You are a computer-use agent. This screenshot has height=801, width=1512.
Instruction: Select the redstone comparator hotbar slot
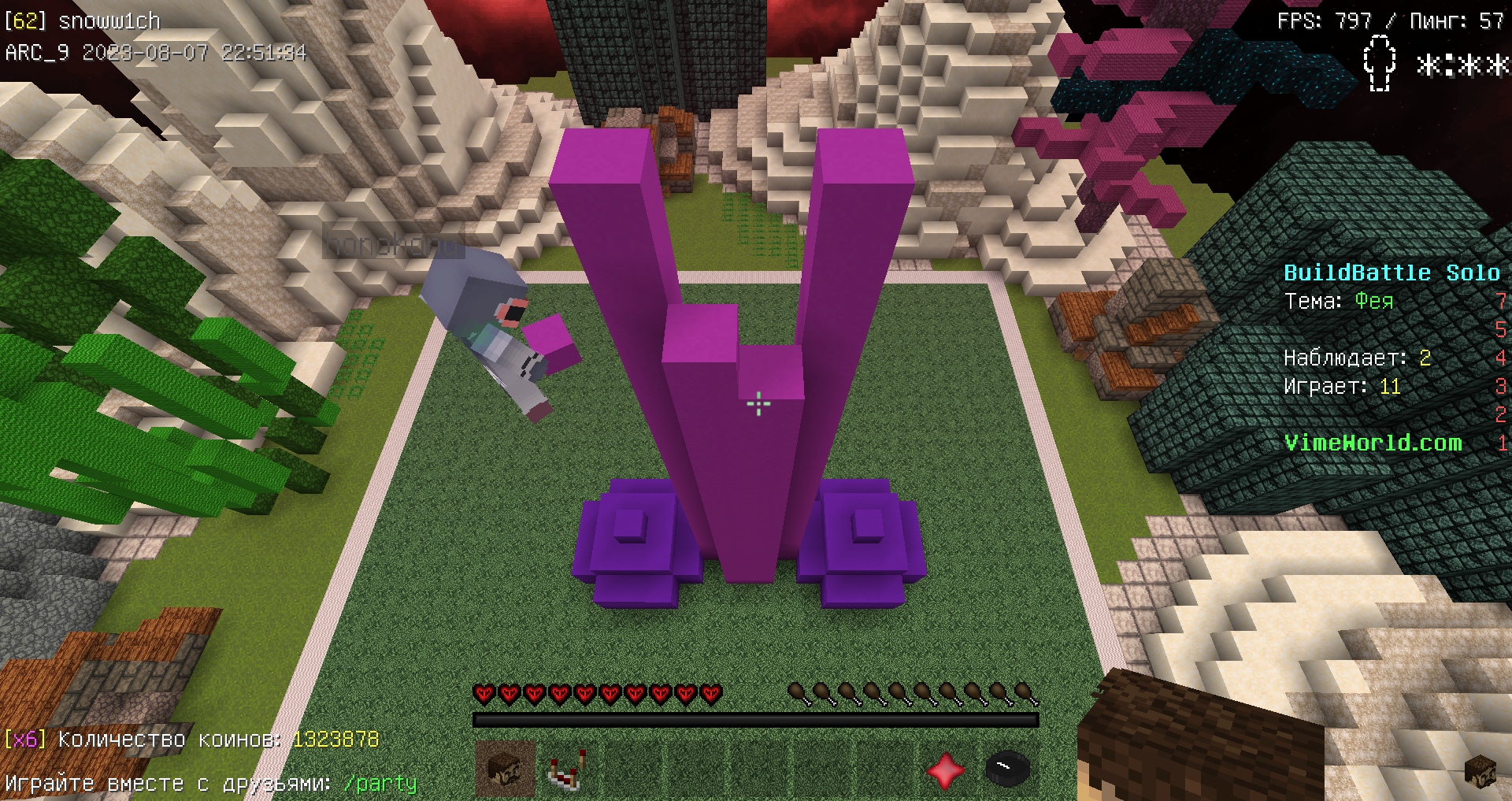[x=566, y=770]
